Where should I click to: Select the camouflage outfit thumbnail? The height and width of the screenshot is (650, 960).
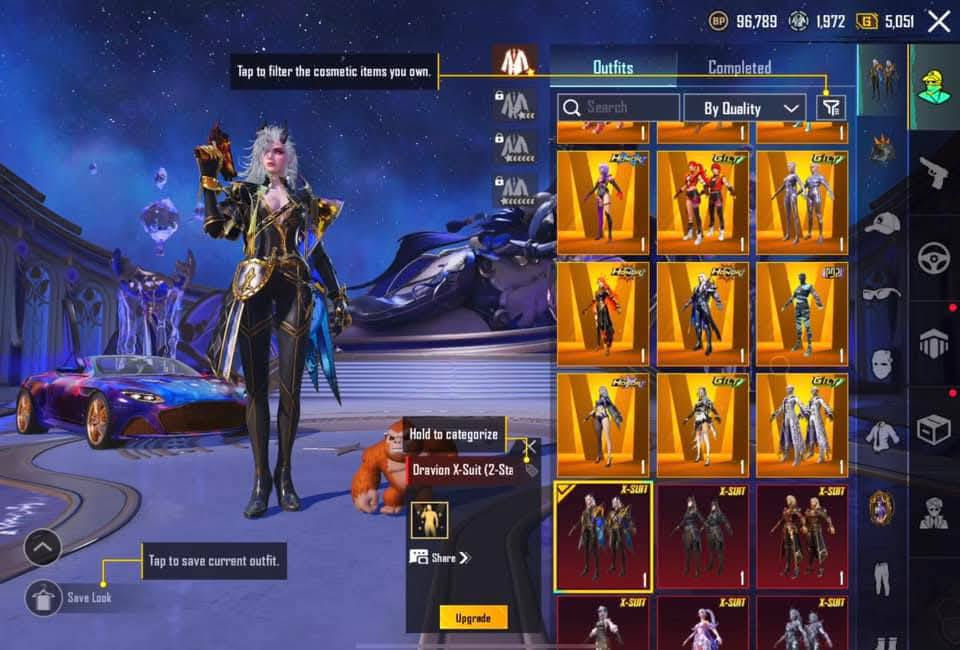click(x=802, y=308)
